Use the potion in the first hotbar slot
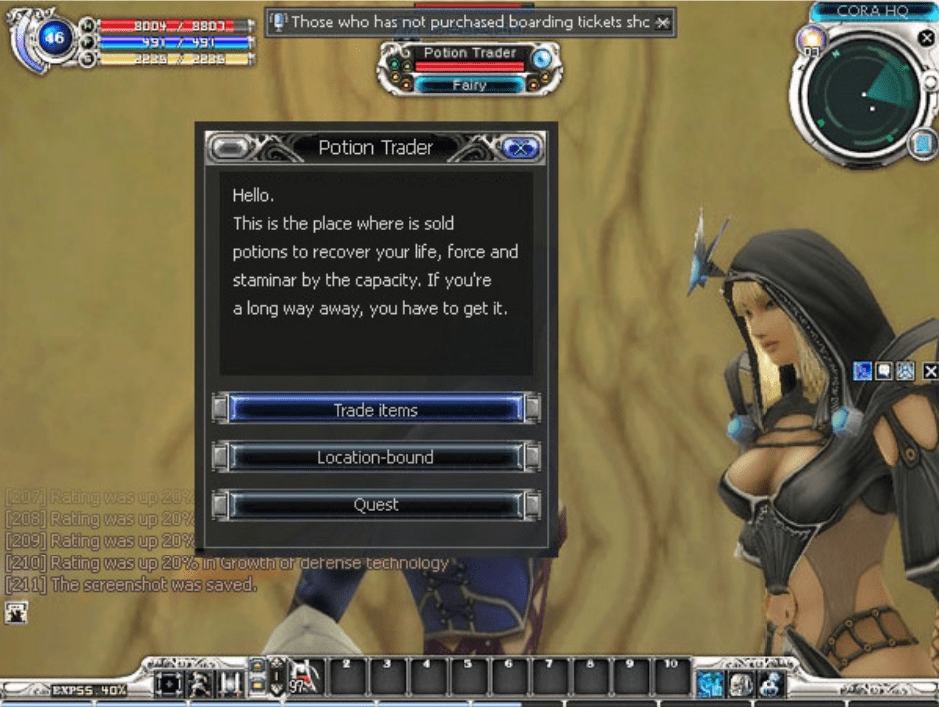Viewport: 939px width, 707px height. [307, 678]
